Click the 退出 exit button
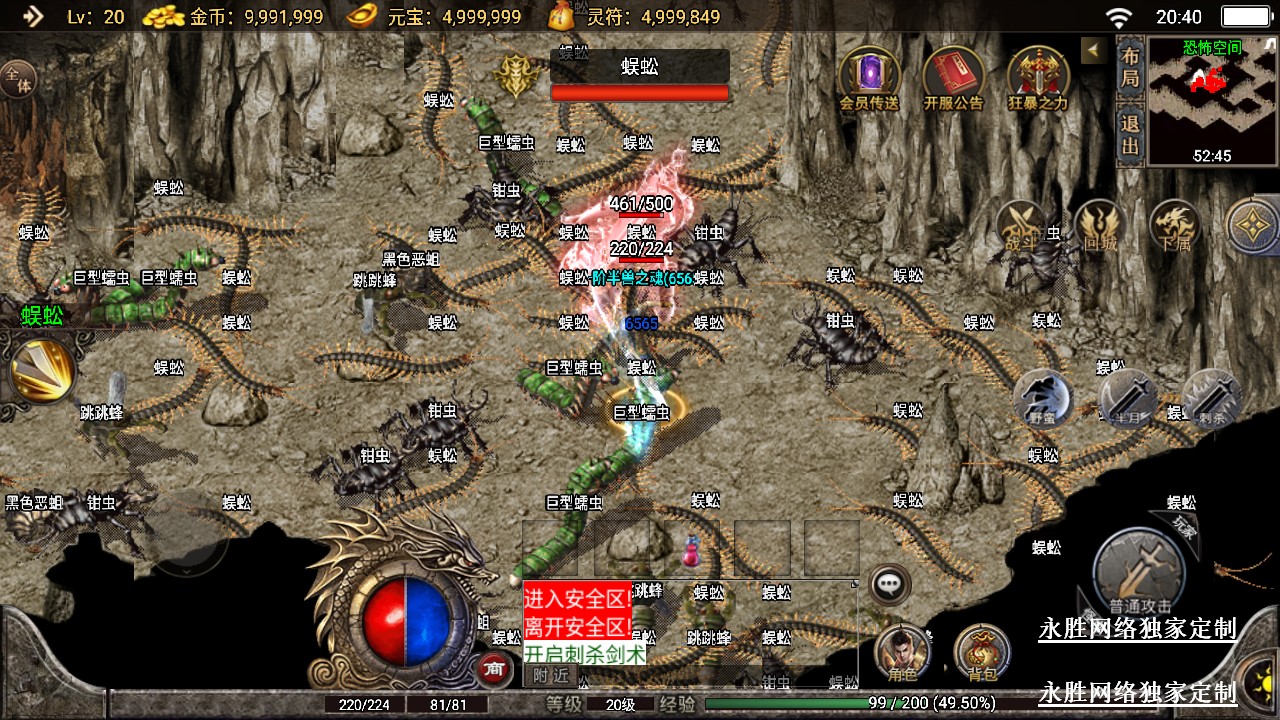This screenshot has height=720, width=1280. point(1130,135)
